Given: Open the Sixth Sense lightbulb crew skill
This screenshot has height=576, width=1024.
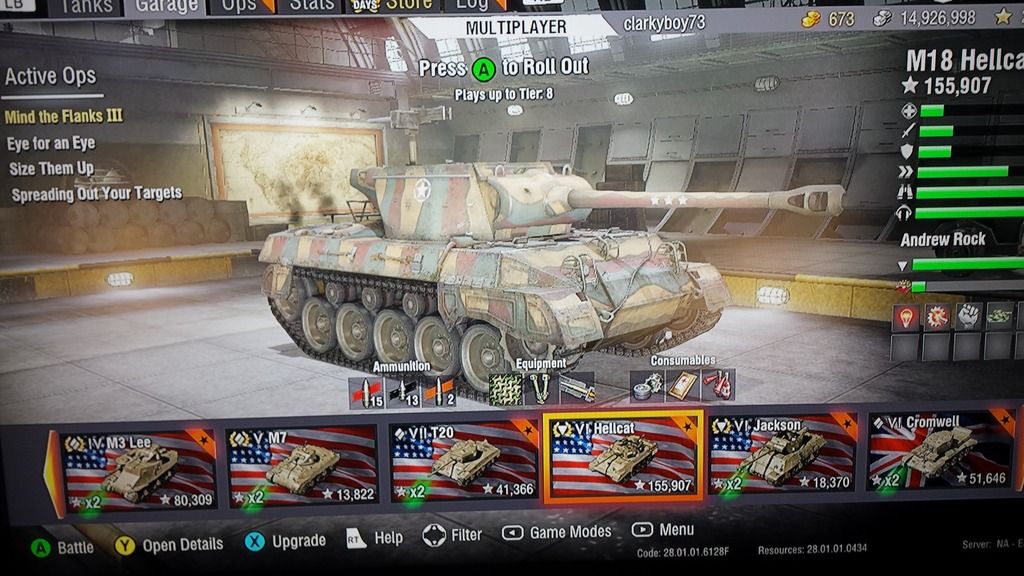Looking at the screenshot, I should click(905, 317).
